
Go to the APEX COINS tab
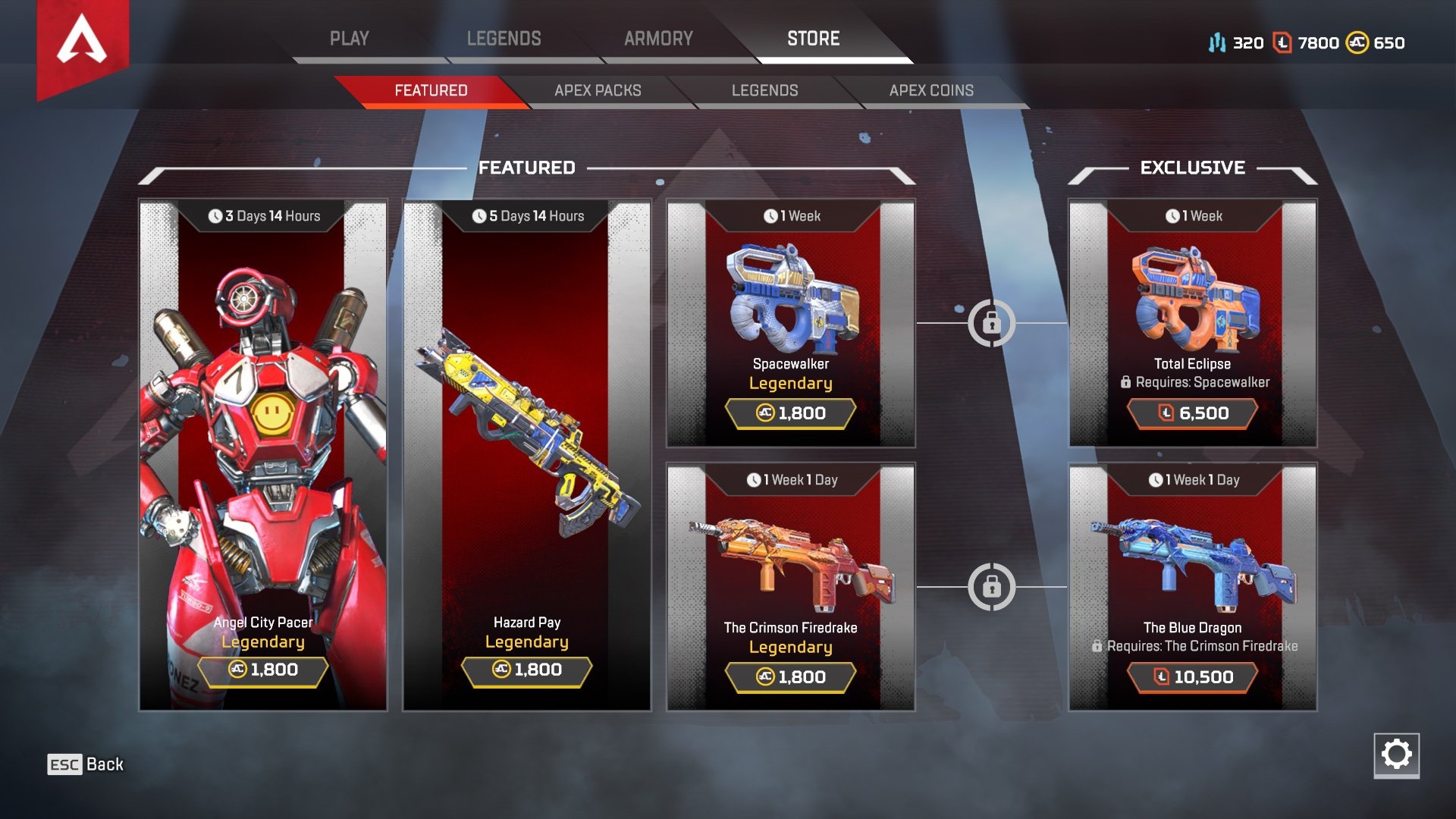[932, 90]
